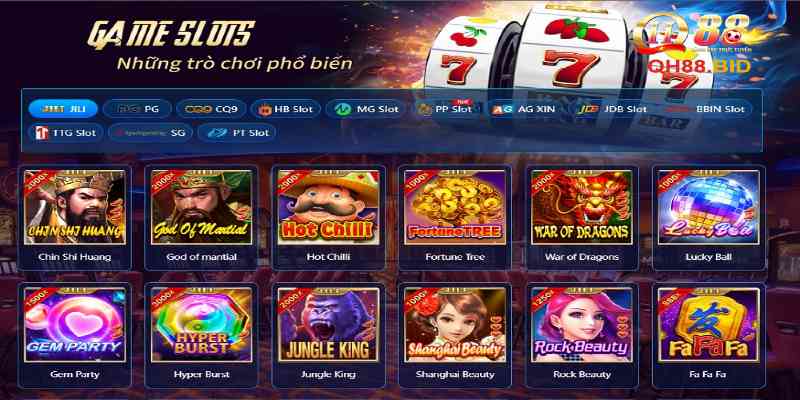Viewport: 800px width, 400px height.
Task: Open the PT Slot tab
Action: click(235, 131)
